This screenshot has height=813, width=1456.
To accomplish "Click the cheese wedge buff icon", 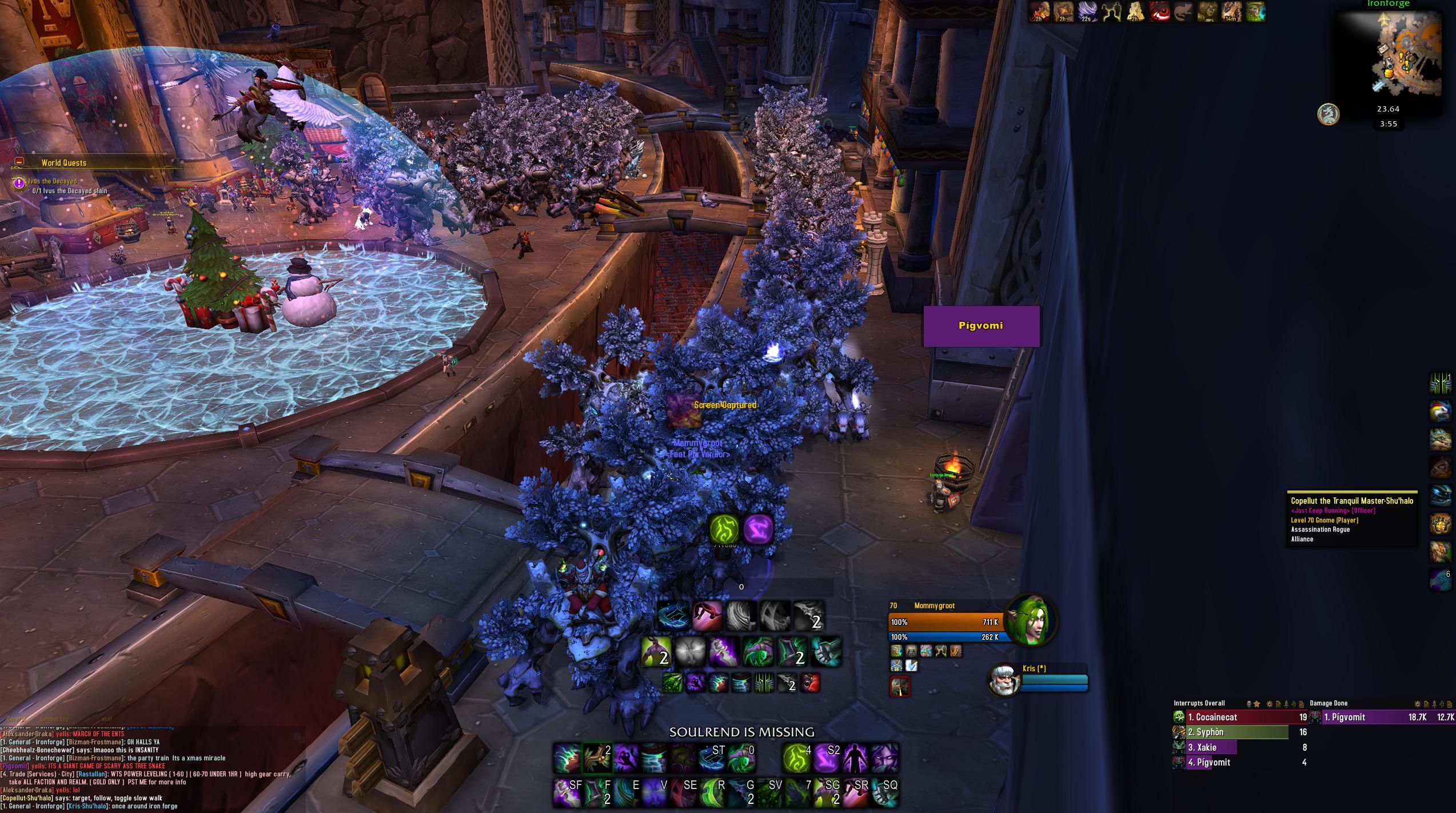I will [x=1135, y=12].
